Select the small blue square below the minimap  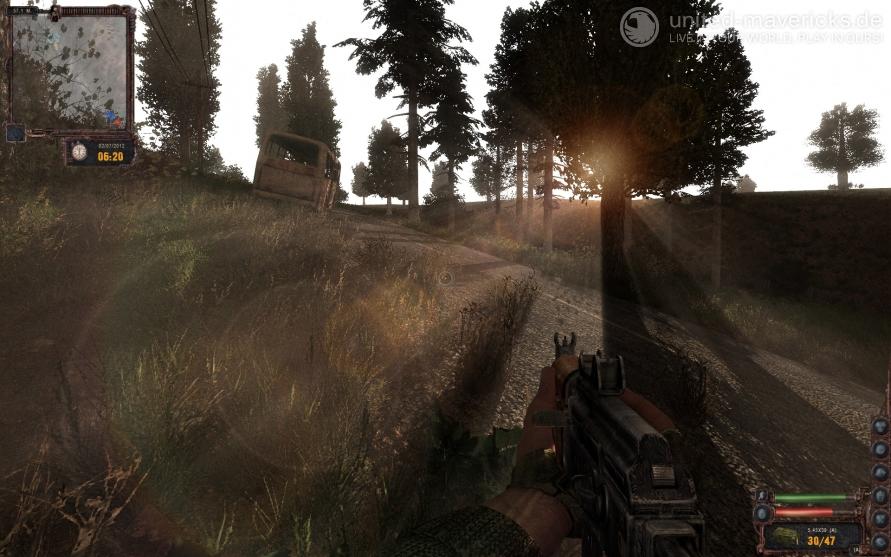pyautogui.click(x=14, y=132)
